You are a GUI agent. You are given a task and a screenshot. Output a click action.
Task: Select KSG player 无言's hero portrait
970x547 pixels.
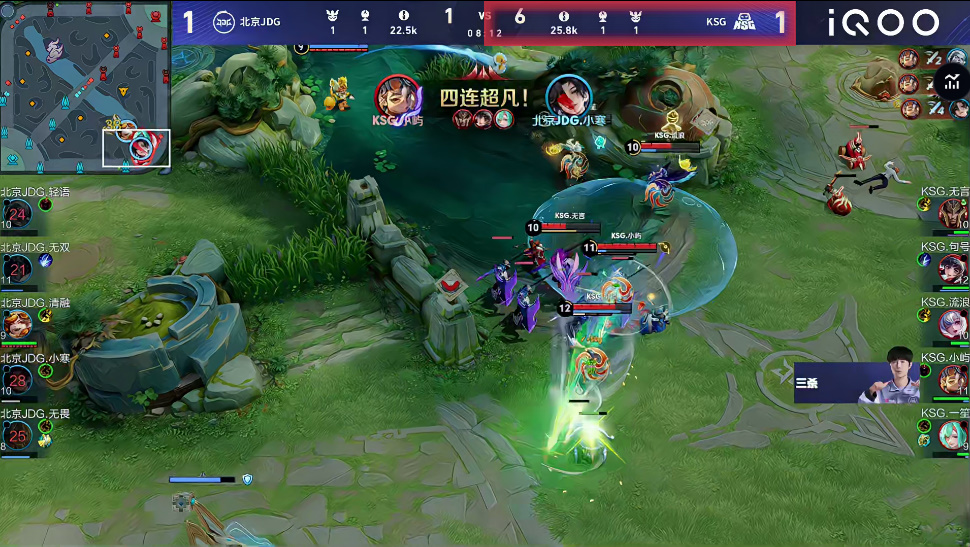[x=953, y=213]
